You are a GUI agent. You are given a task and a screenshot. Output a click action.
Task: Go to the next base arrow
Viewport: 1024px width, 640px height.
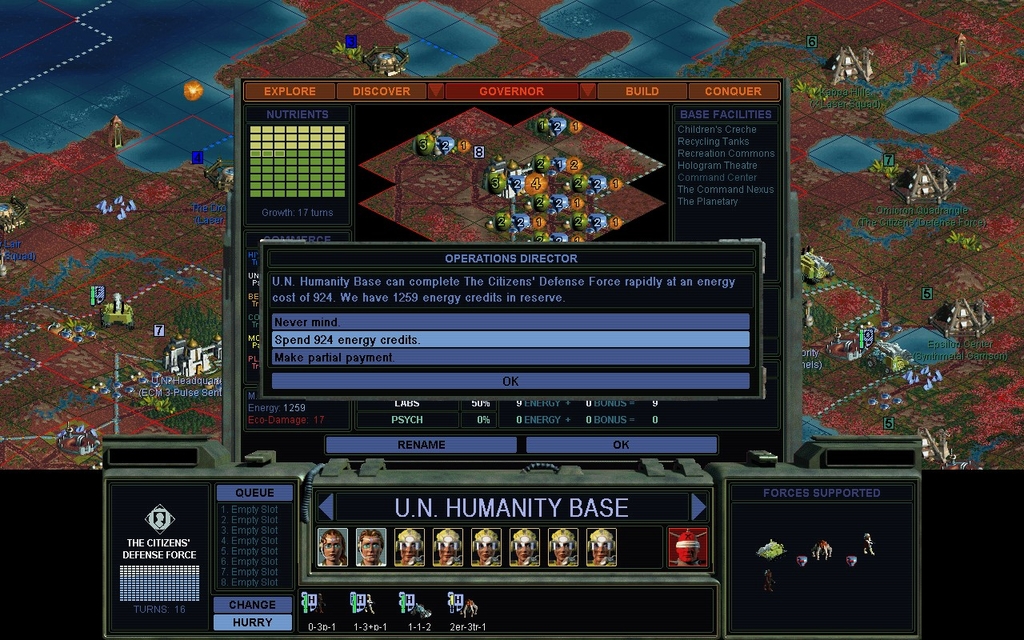coord(698,507)
